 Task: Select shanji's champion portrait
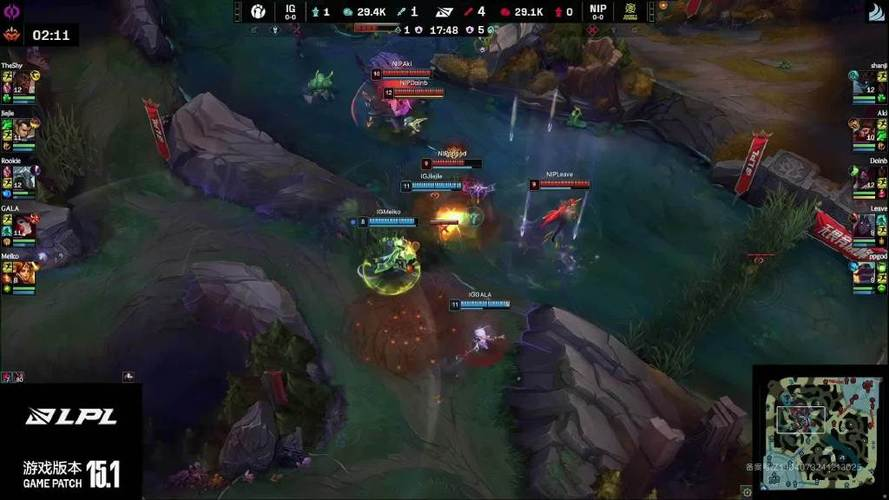(865, 83)
